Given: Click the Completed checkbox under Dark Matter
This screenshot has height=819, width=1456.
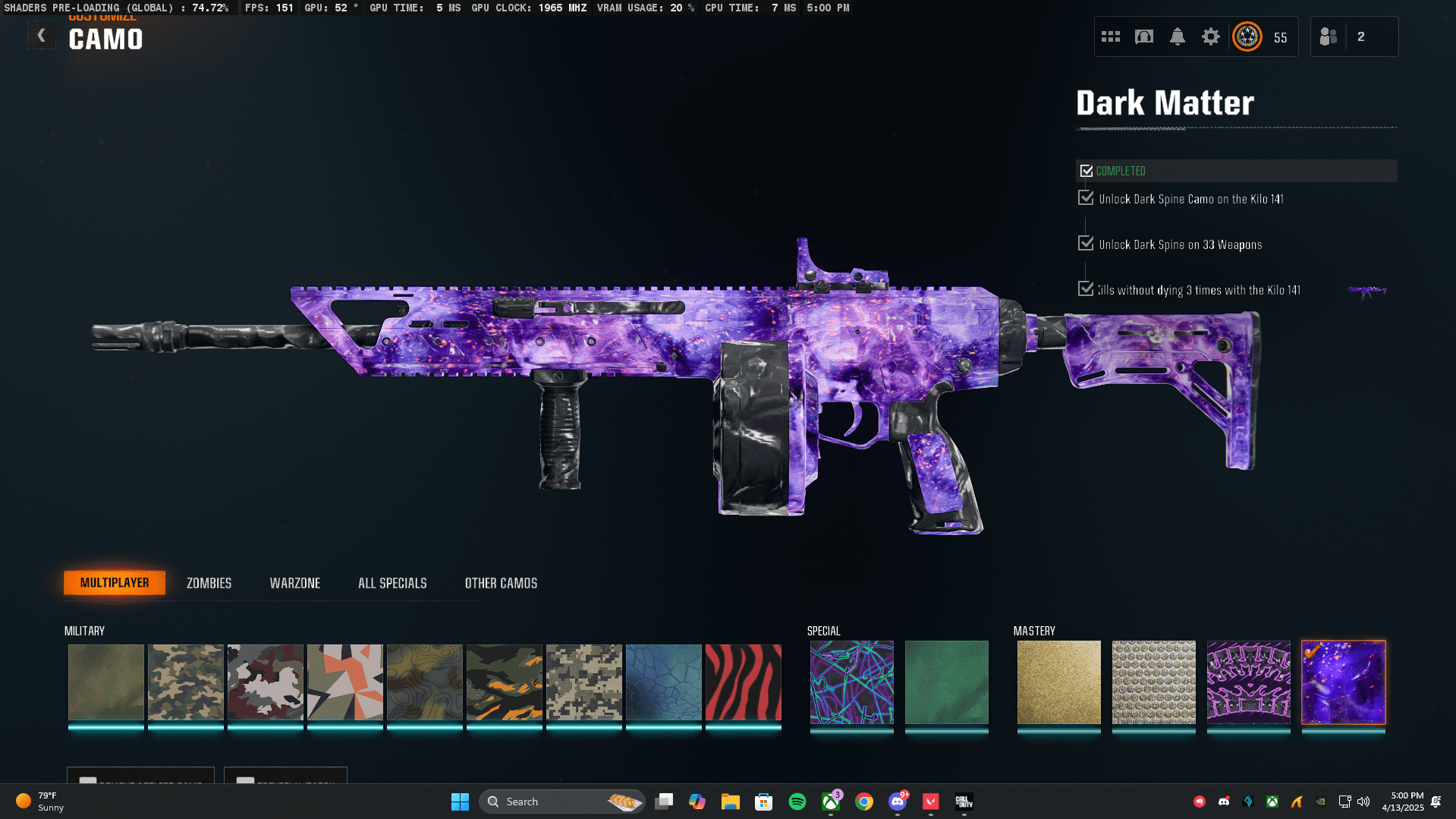Looking at the screenshot, I should pos(1086,170).
